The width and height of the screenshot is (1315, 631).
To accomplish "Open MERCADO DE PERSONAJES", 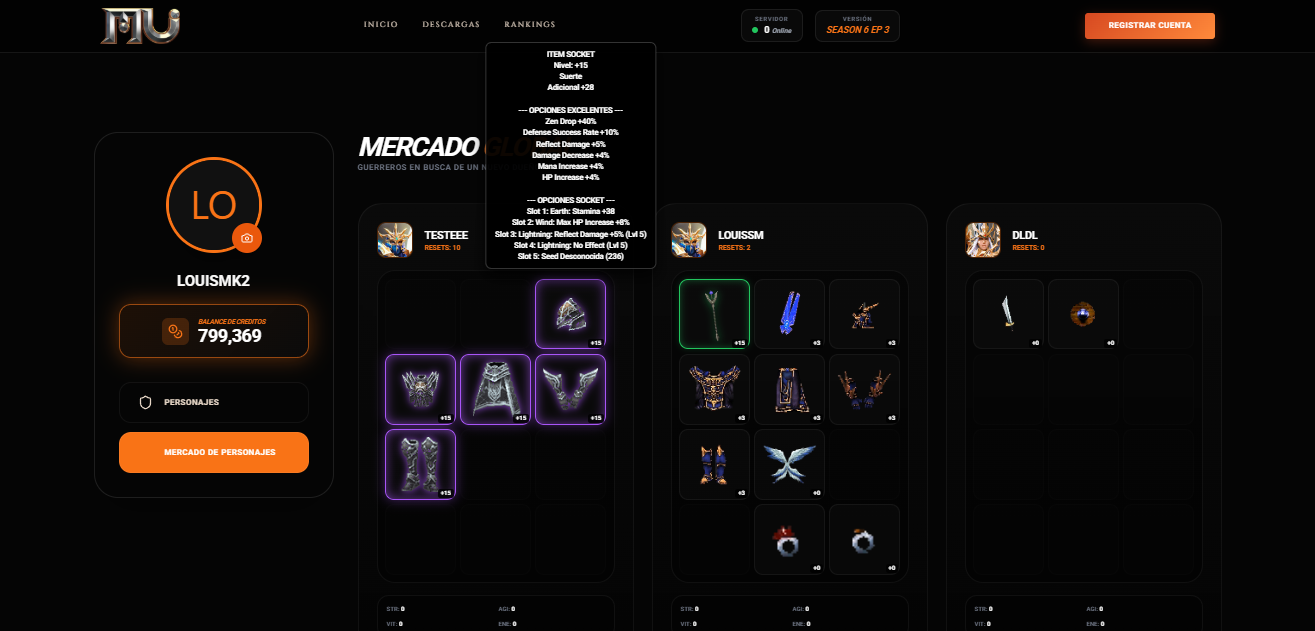I will (214, 452).
